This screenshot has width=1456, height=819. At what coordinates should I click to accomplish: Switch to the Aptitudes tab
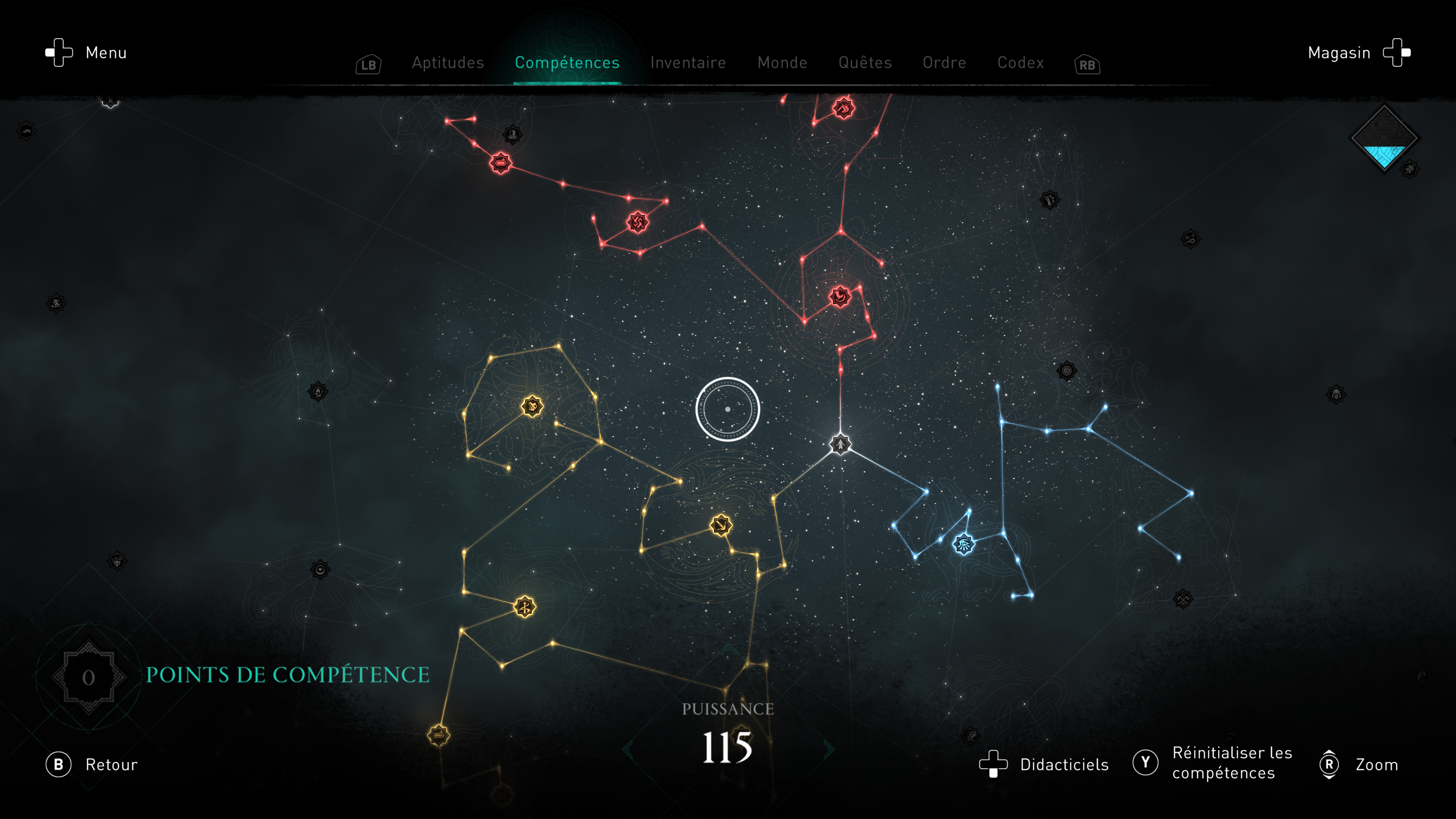coord(448,63)
